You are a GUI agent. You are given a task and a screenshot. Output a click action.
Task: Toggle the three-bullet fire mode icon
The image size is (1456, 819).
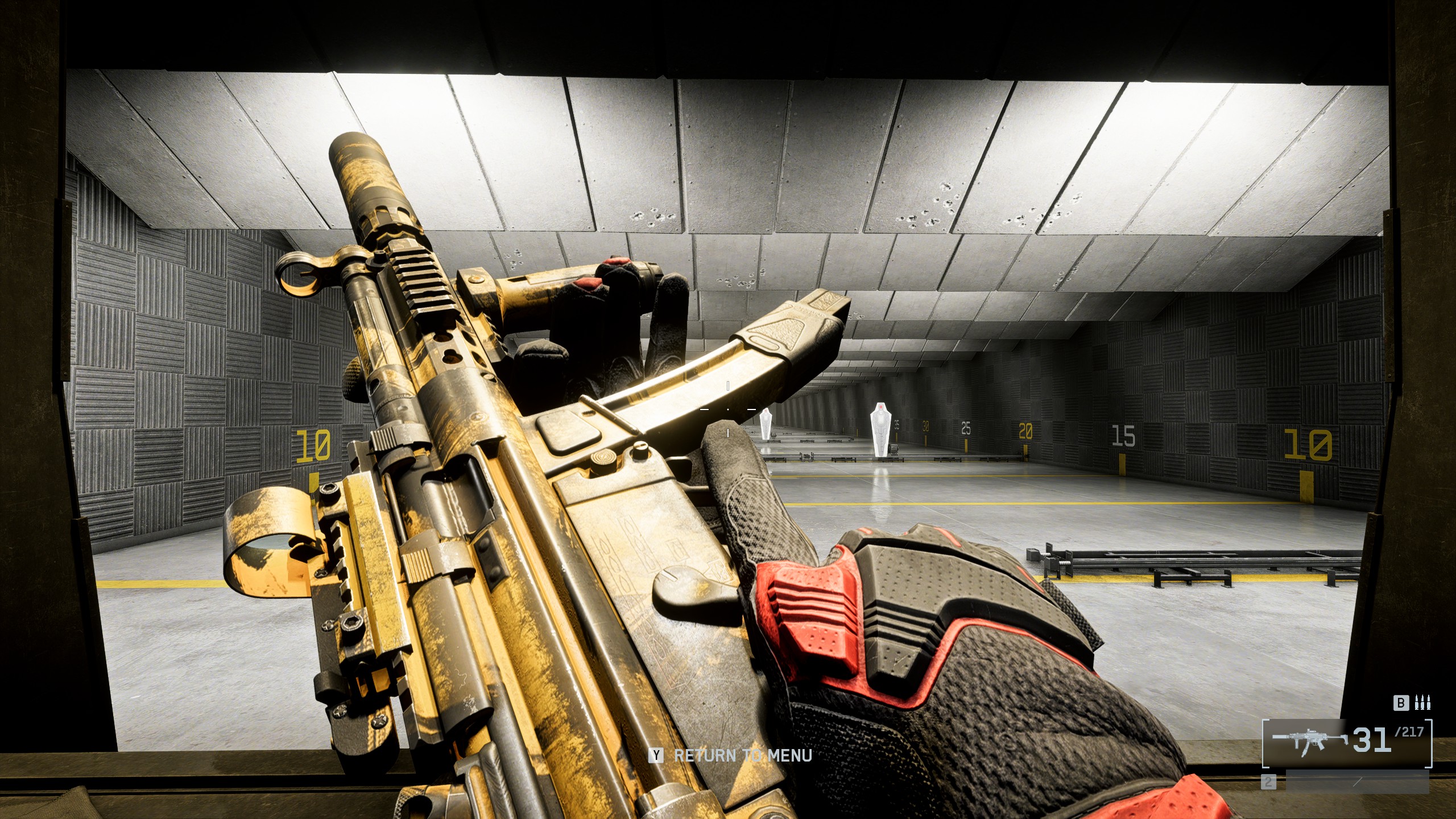pyautogui.click(x=1423, y=703)
